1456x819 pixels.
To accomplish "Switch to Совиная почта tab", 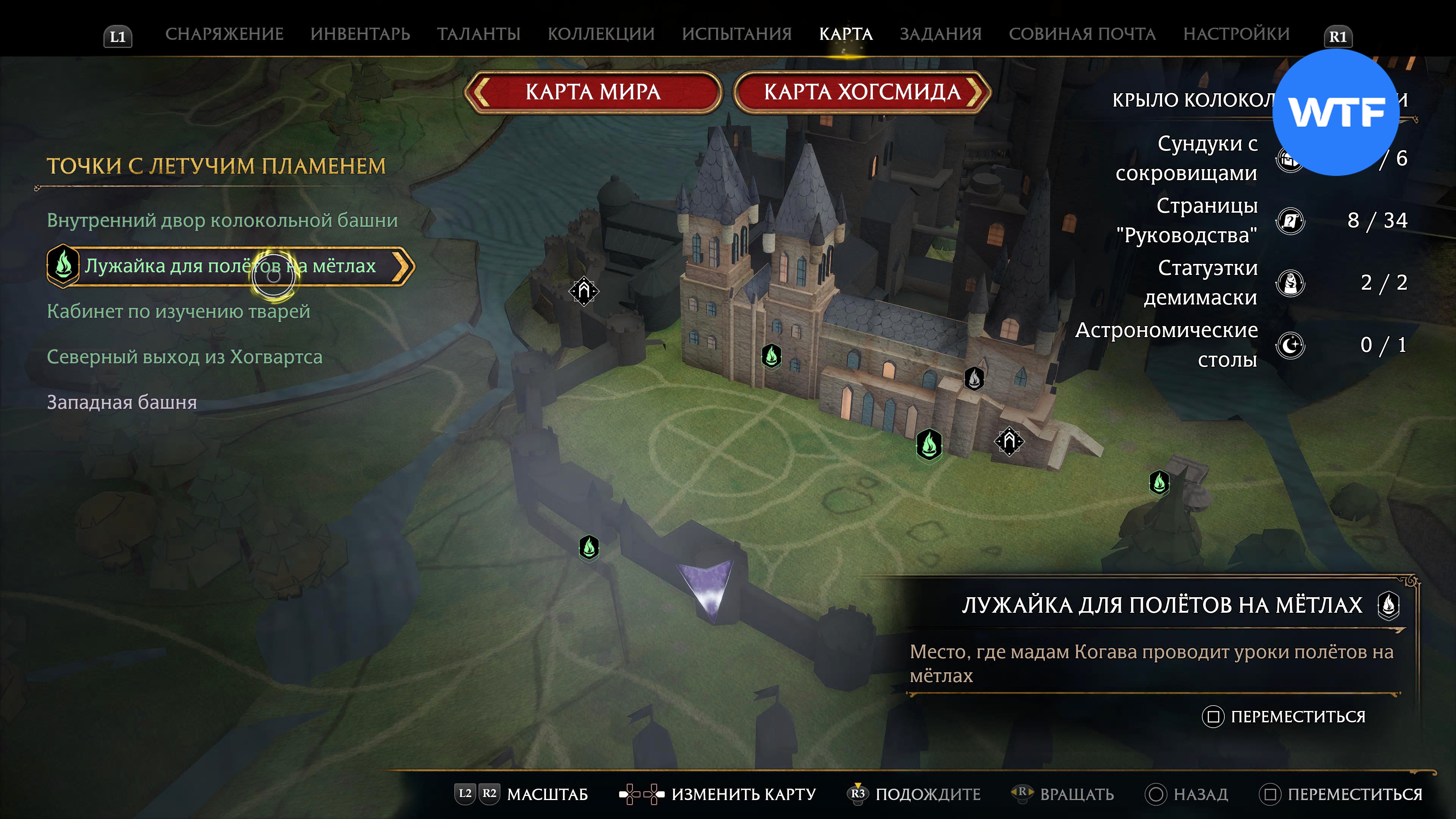I will (x=1082, y=34).
